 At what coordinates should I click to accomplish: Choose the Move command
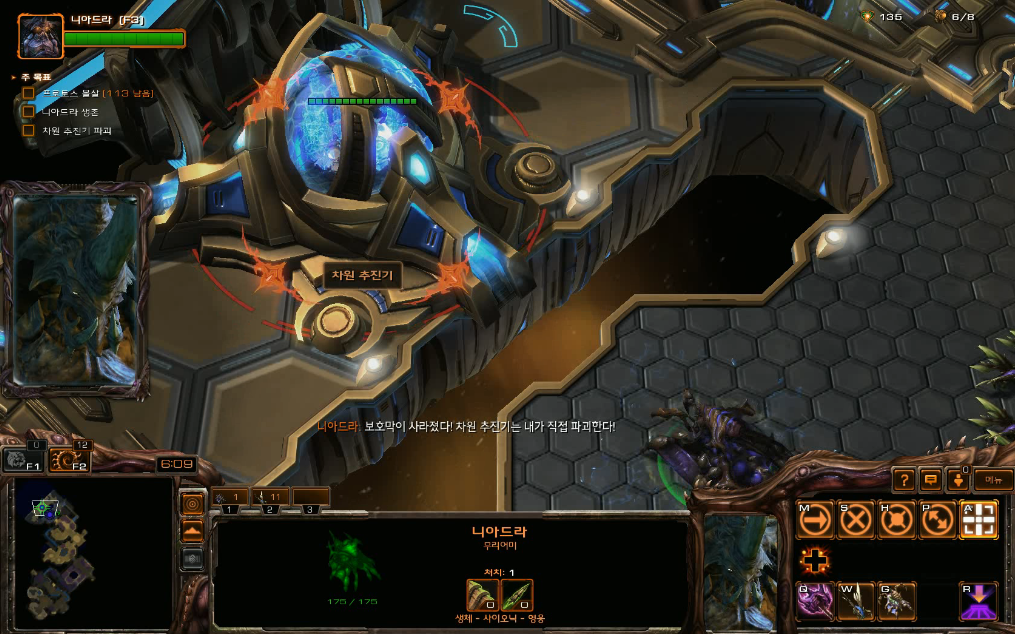[x=815, y=520]
